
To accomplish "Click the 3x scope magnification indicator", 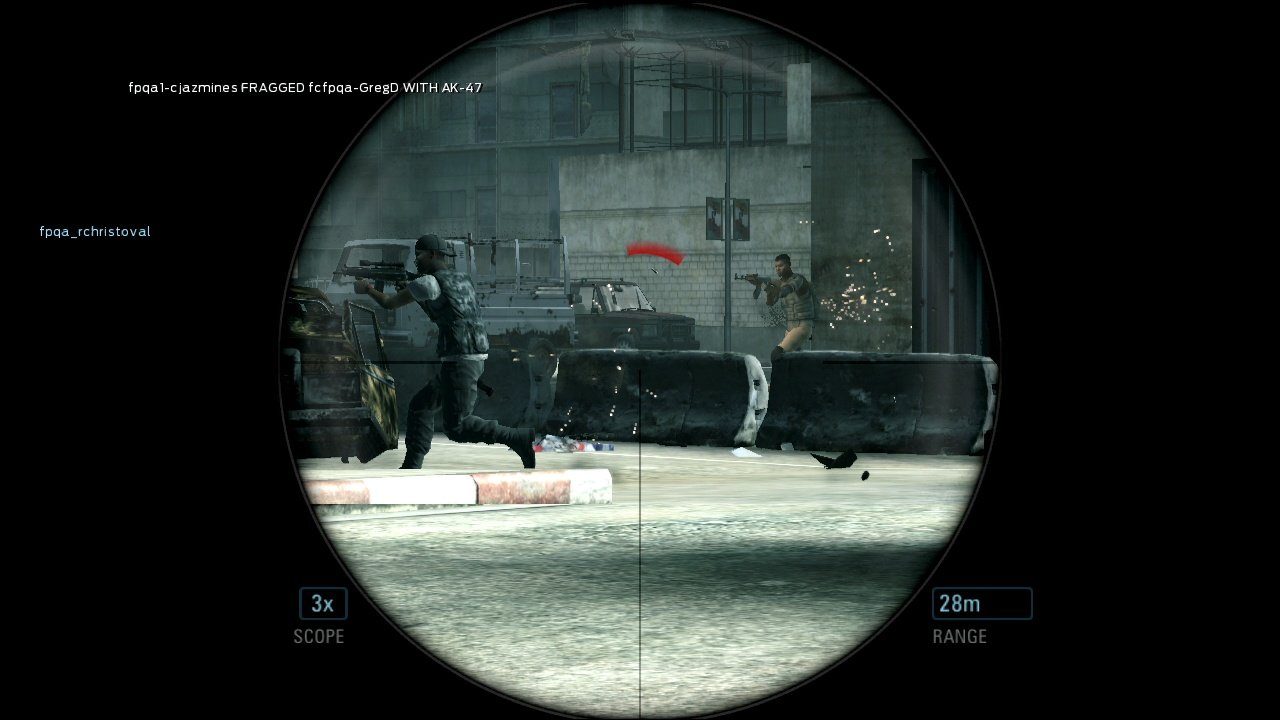I will click(320, 603).
